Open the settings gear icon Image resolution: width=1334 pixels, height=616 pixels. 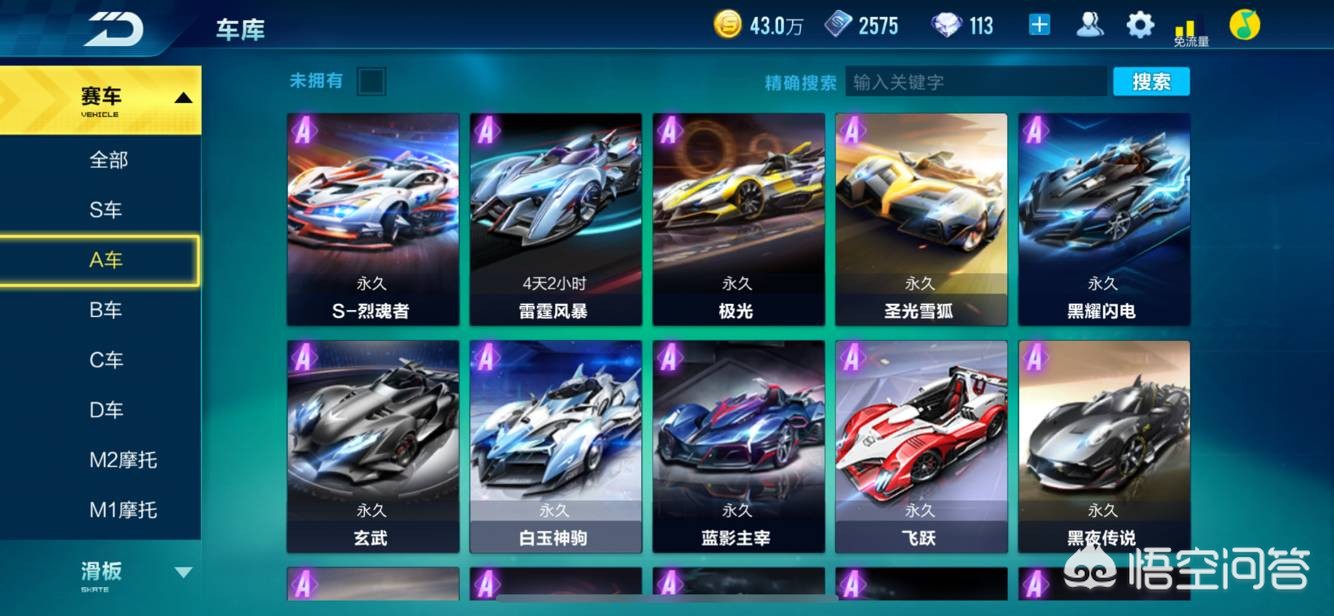coord(1140,25)
